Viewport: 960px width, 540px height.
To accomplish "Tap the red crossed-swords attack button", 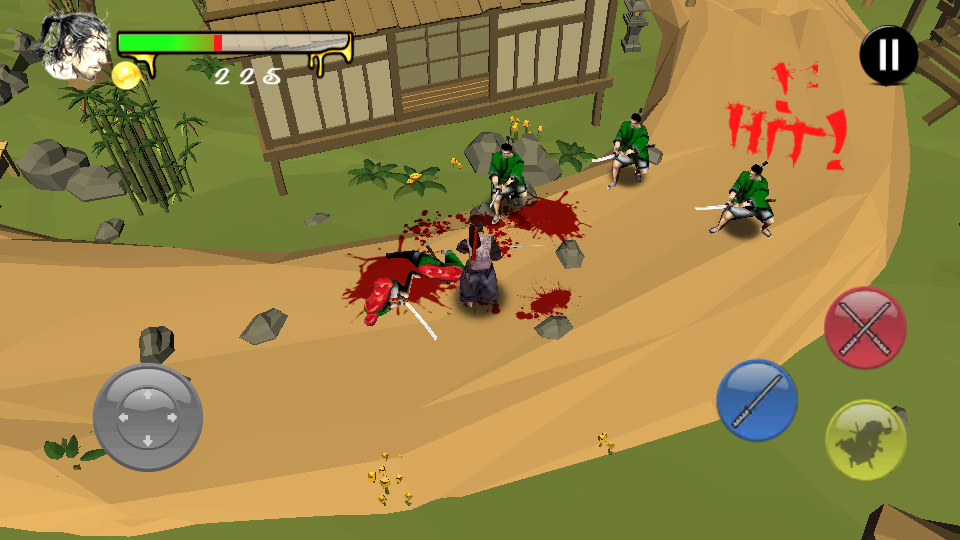I will tap(865, 328).
